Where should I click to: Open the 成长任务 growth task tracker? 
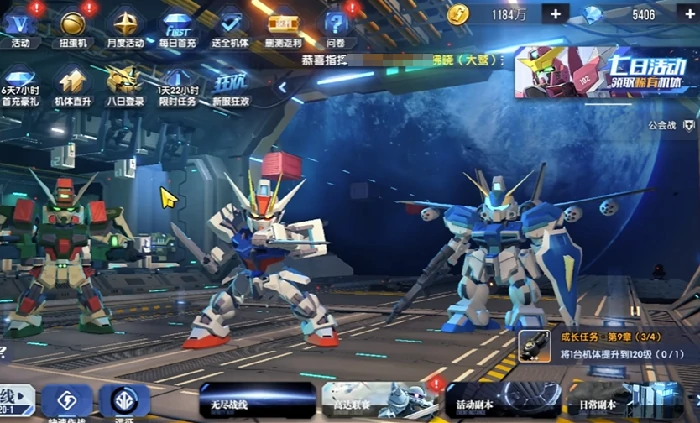[606, 346]
